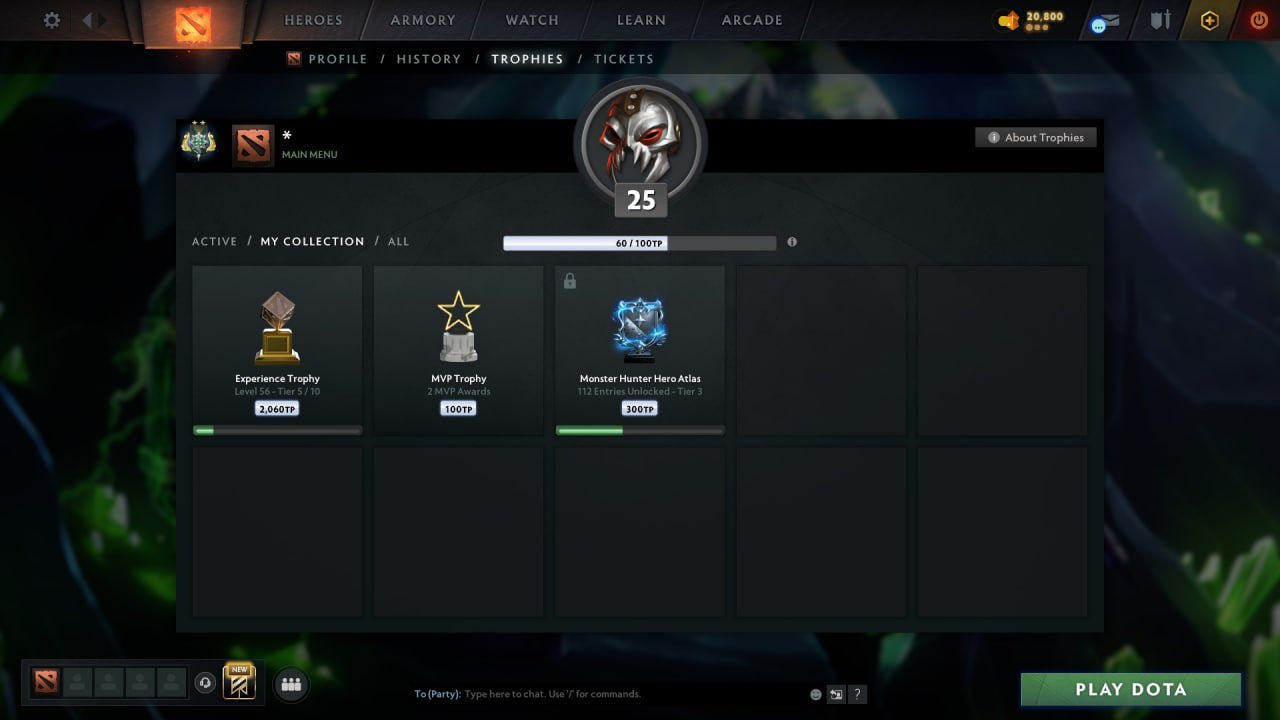Click the screenshot share icon near chat
This screenshot has height=720, width=1280.
(836, 693)
